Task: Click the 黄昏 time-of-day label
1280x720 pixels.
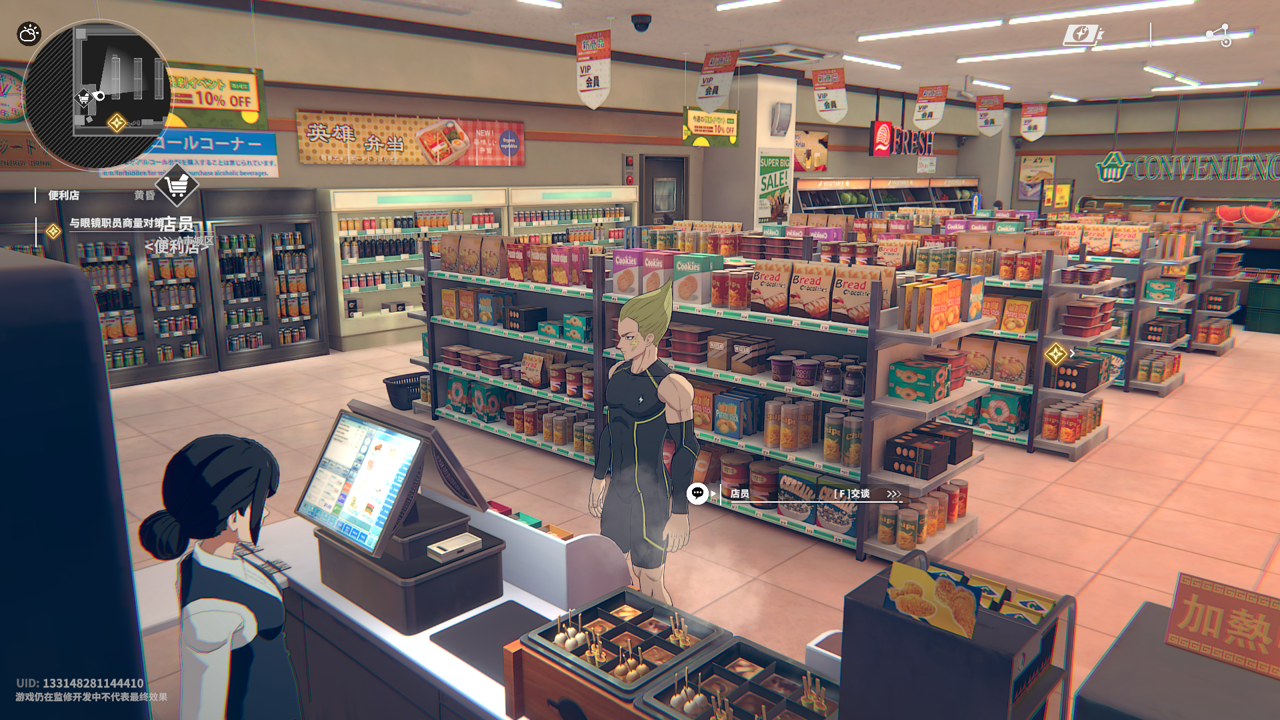Action: coord(144,195)
